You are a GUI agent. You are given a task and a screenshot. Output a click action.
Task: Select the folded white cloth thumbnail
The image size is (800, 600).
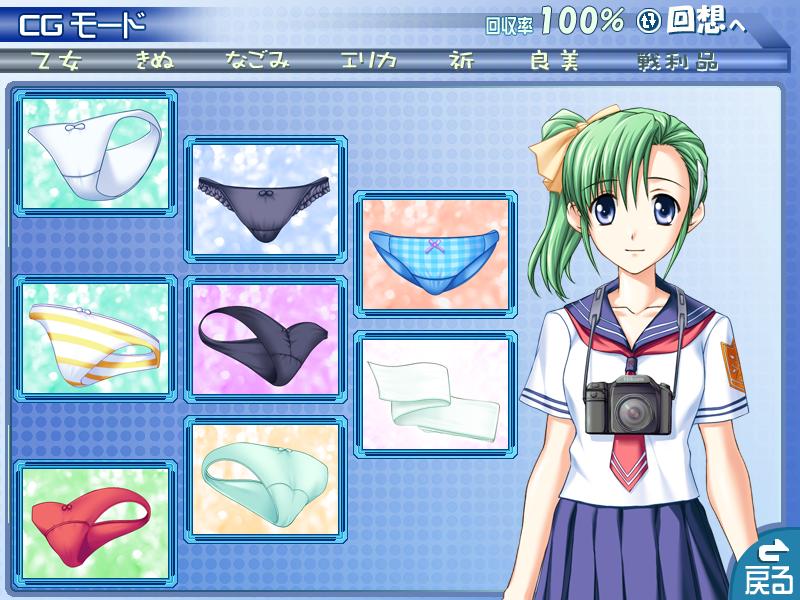[x=435, y=394]
